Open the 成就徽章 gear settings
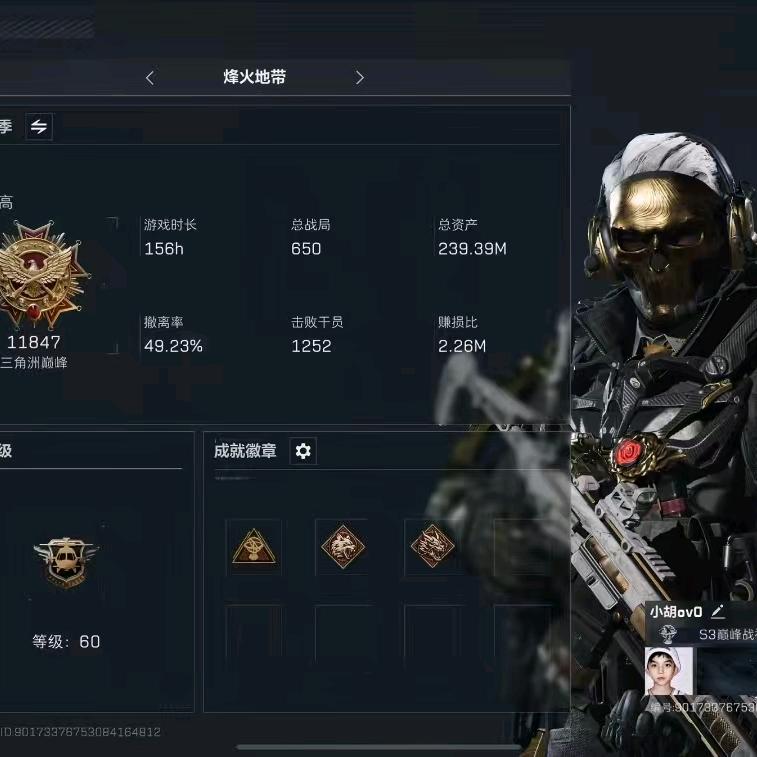This screenshot has height=757, width=757. point(303,451)
